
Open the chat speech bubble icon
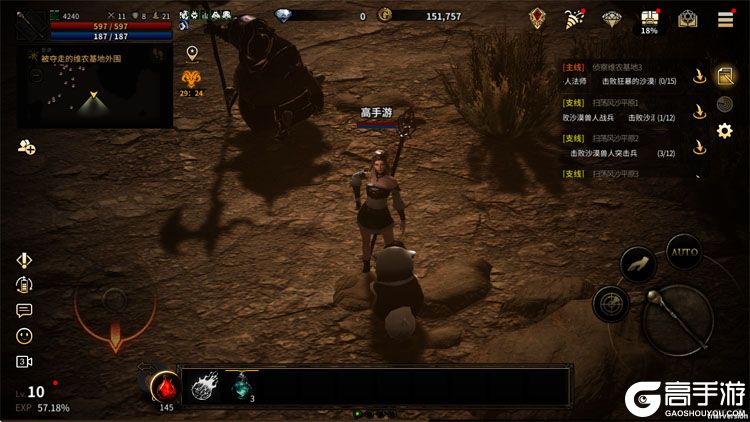tap(24, 310)
